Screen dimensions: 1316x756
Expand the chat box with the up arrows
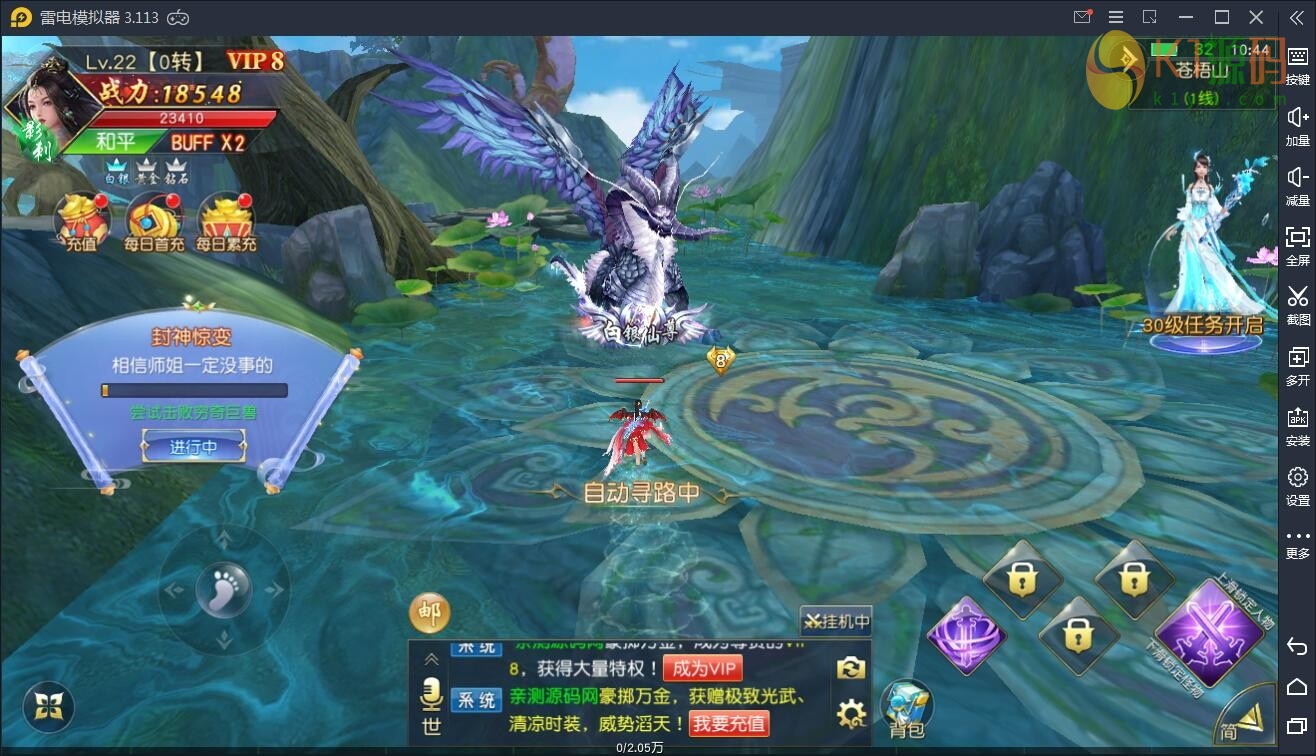[432, 659]
